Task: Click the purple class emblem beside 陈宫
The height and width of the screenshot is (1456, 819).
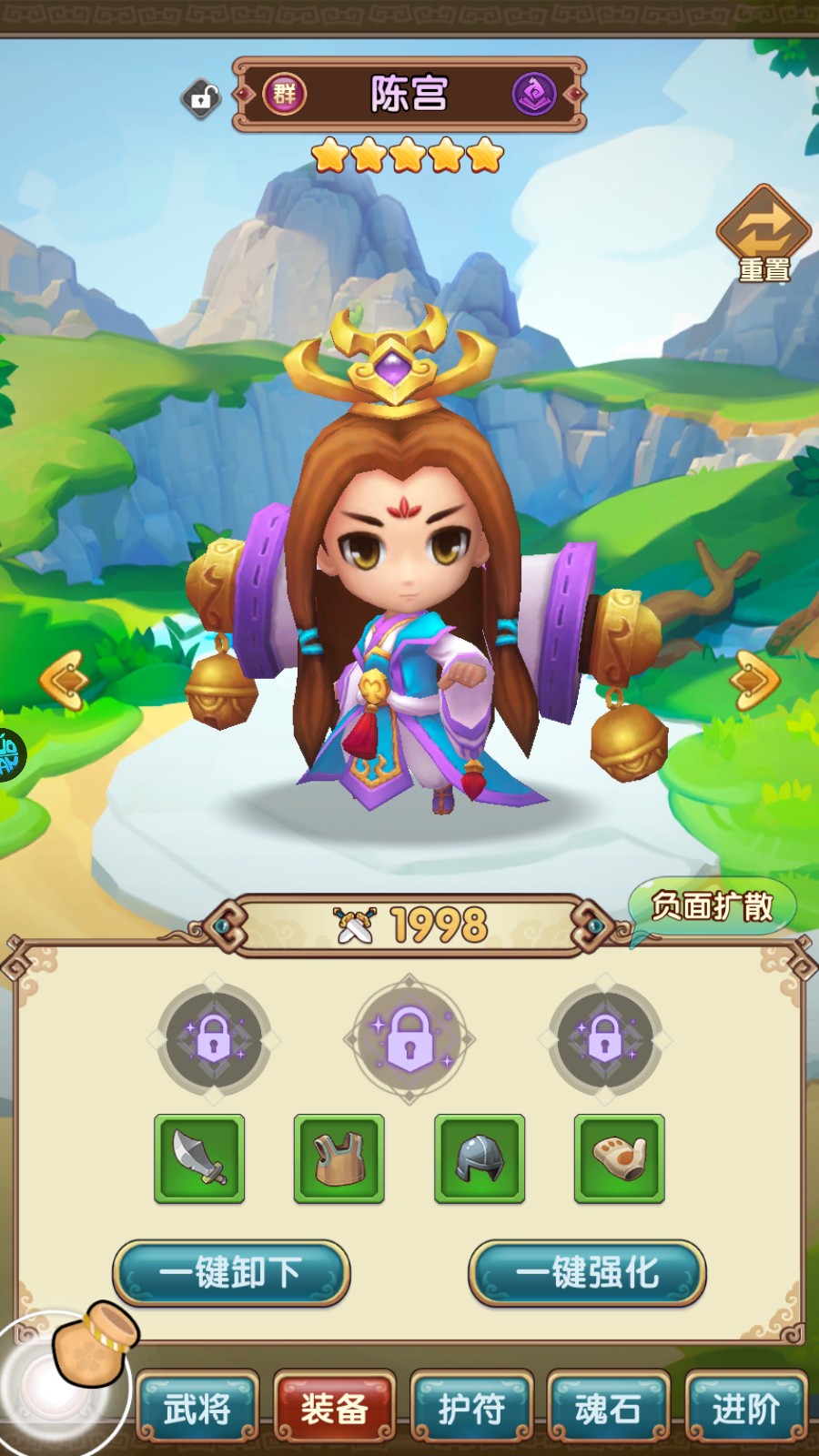Action: [x=534, y=94]
